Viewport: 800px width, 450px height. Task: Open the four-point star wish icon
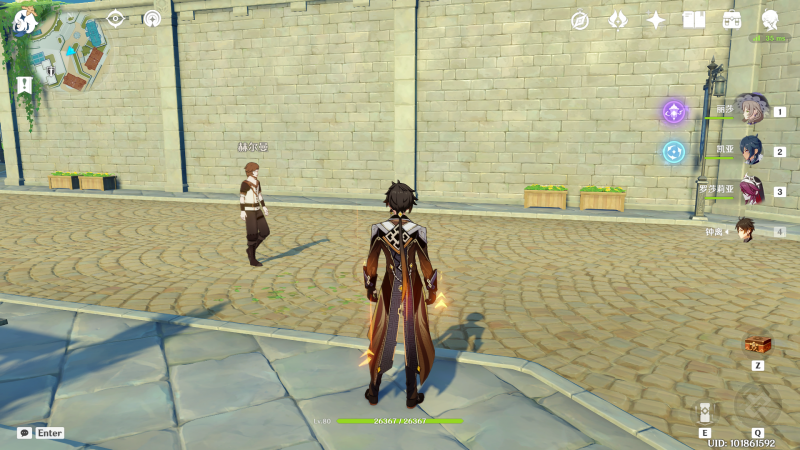point(656,20)
